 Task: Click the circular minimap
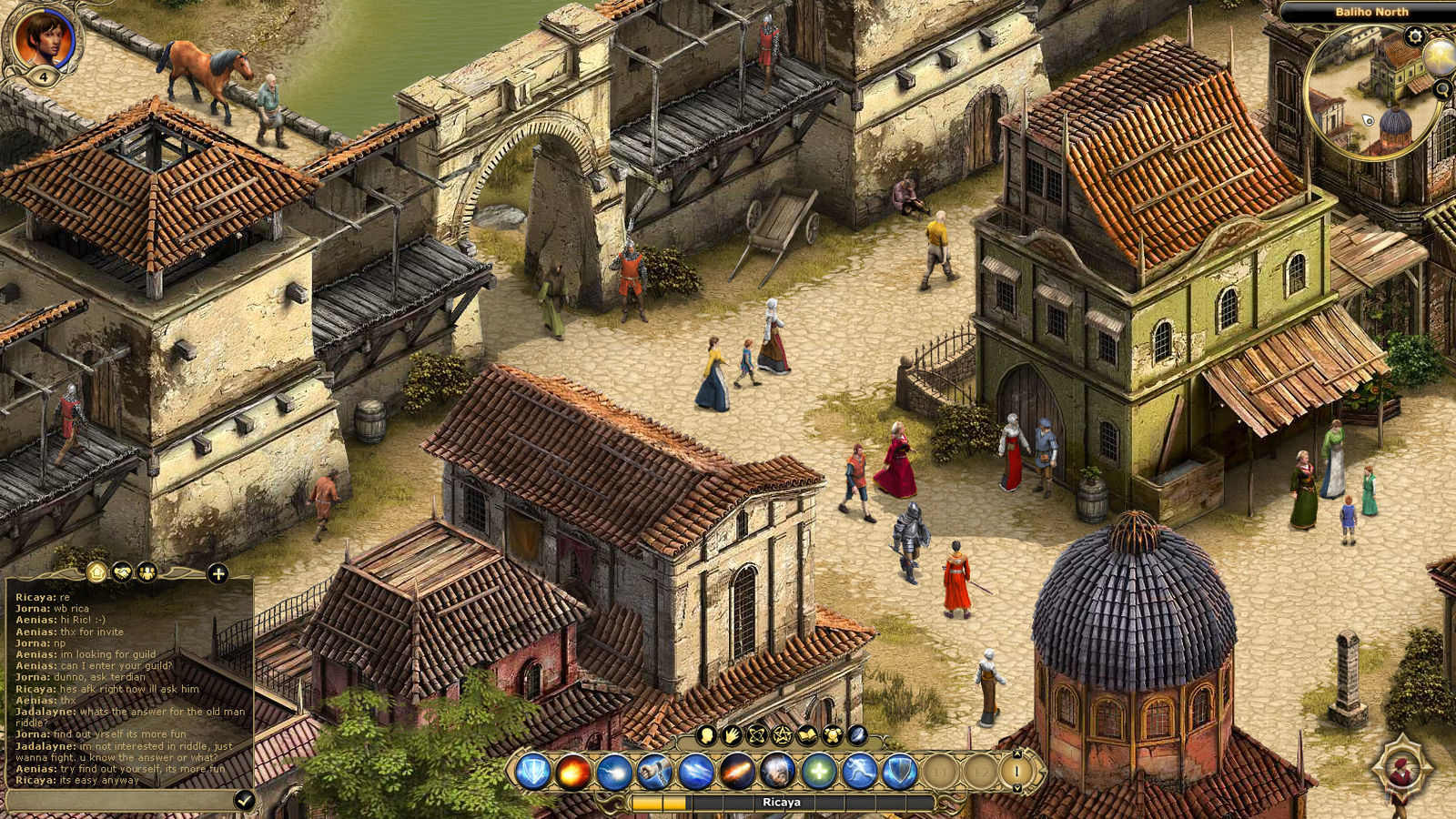pos(1372,91)
